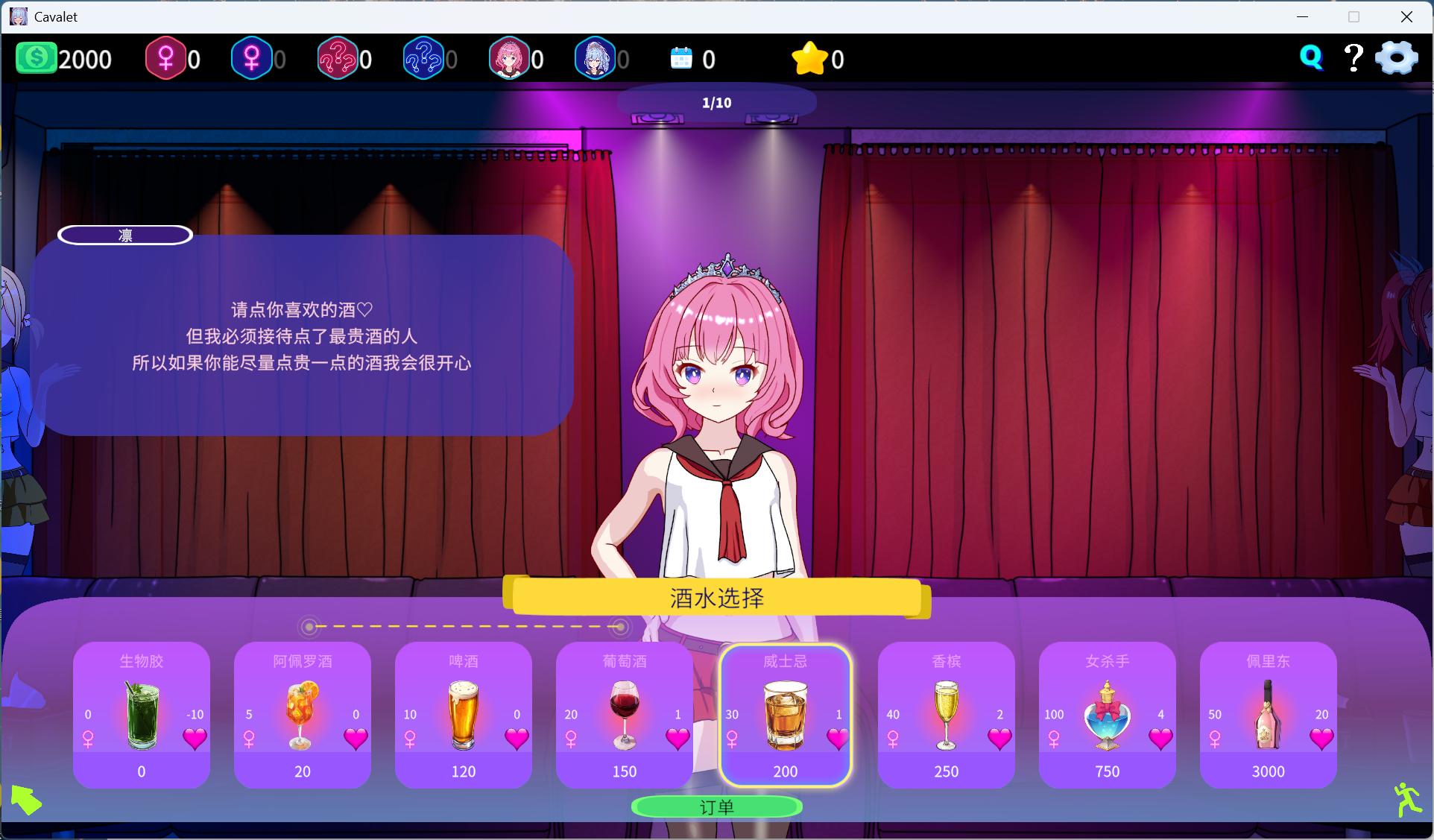Click the calendar counter icon
Screen dimensions: 1434x840
(680, 57)
